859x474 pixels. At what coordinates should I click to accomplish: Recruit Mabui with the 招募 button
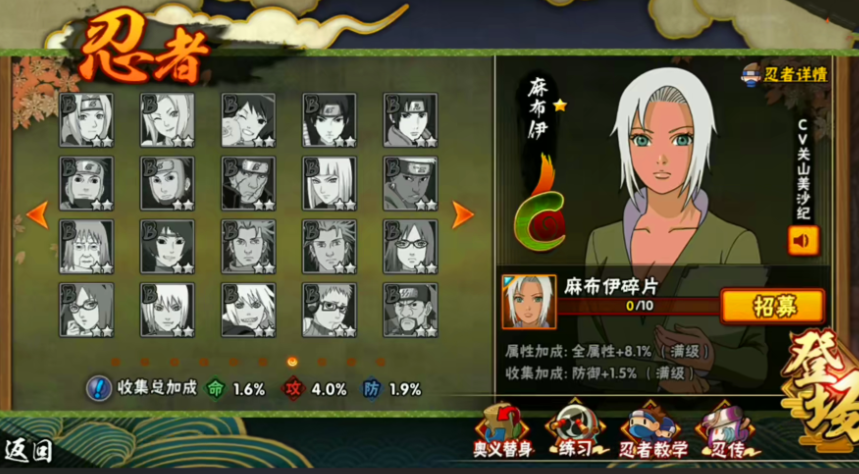point(772,304)
